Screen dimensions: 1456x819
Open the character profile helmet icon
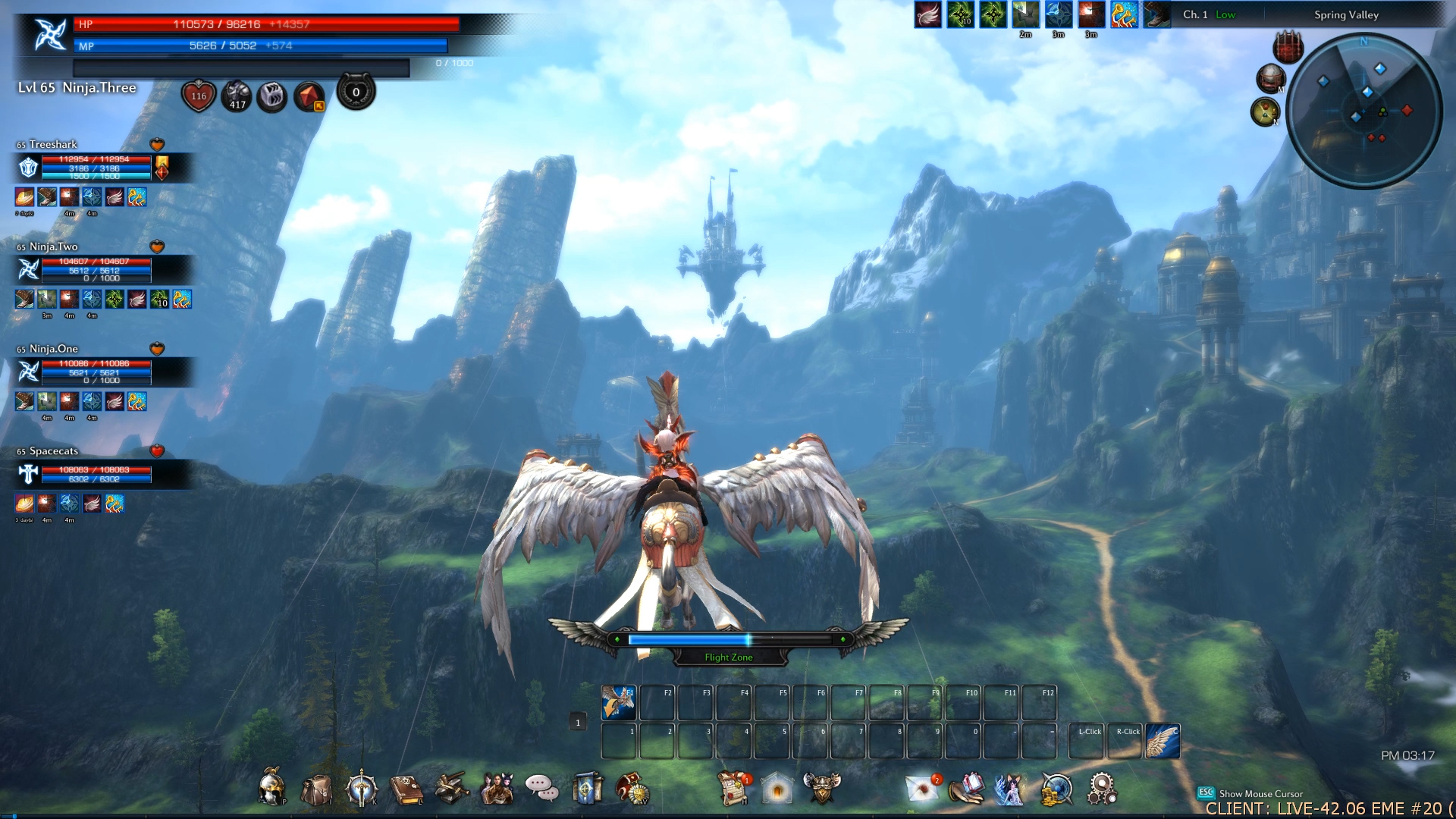[x=272, y=787]
